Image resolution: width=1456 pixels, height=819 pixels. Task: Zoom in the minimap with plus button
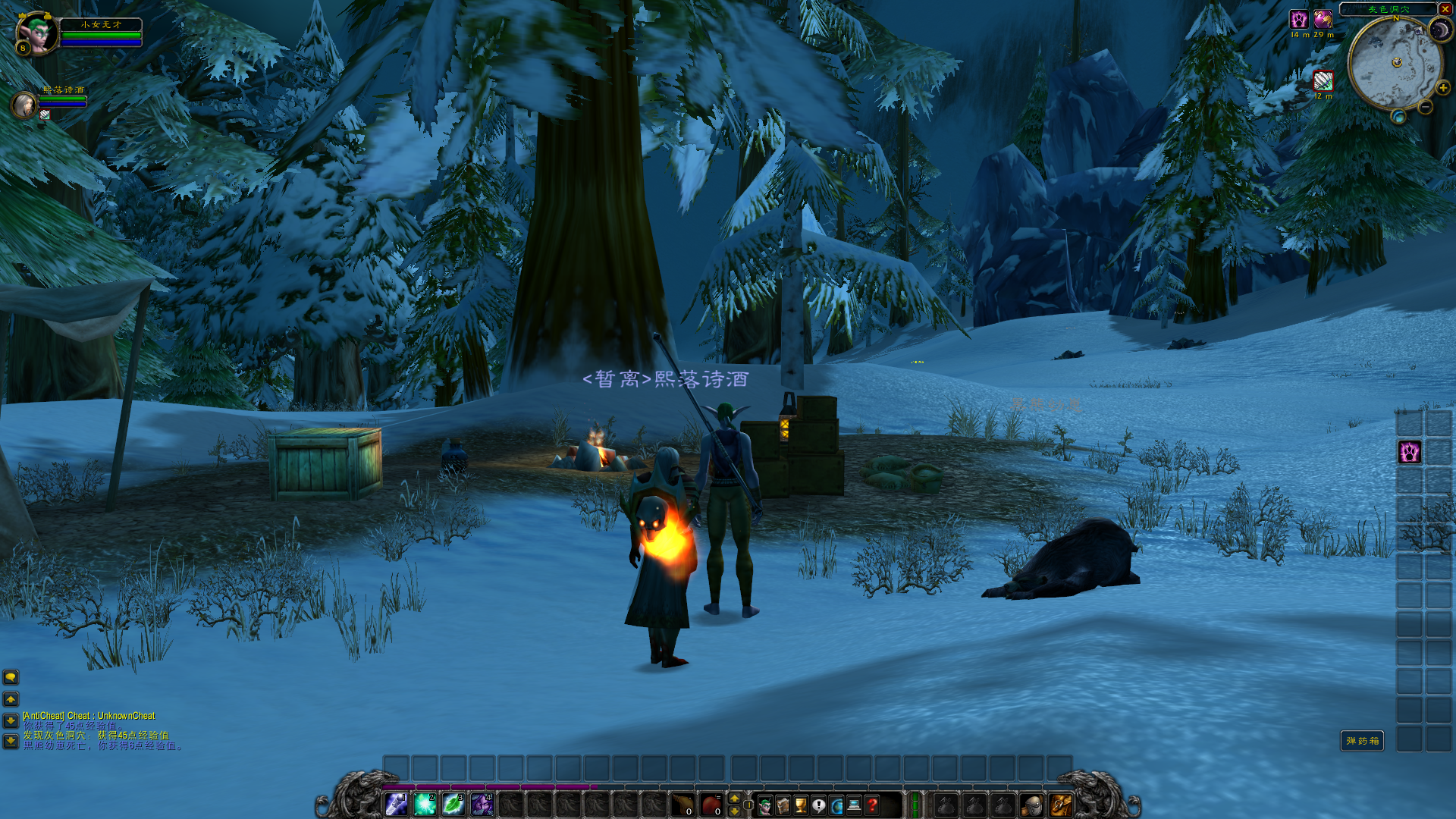point(1442,88)
